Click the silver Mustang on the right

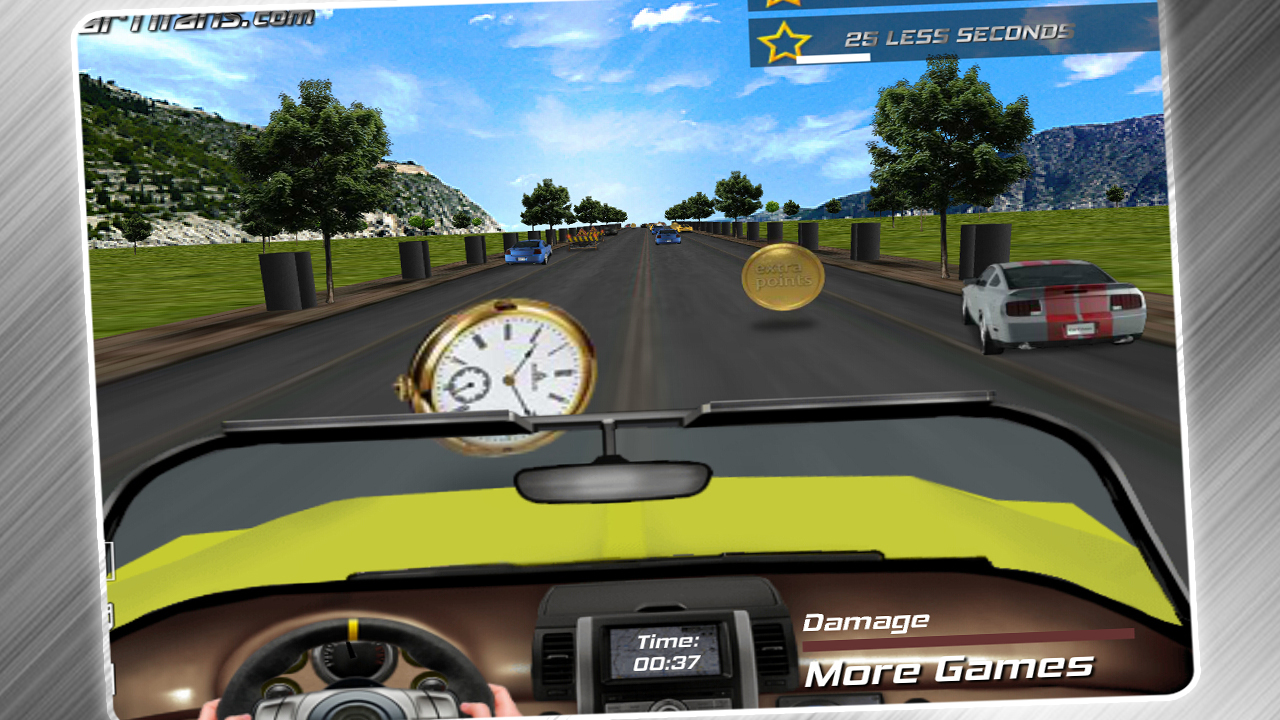pos(1055,303)
